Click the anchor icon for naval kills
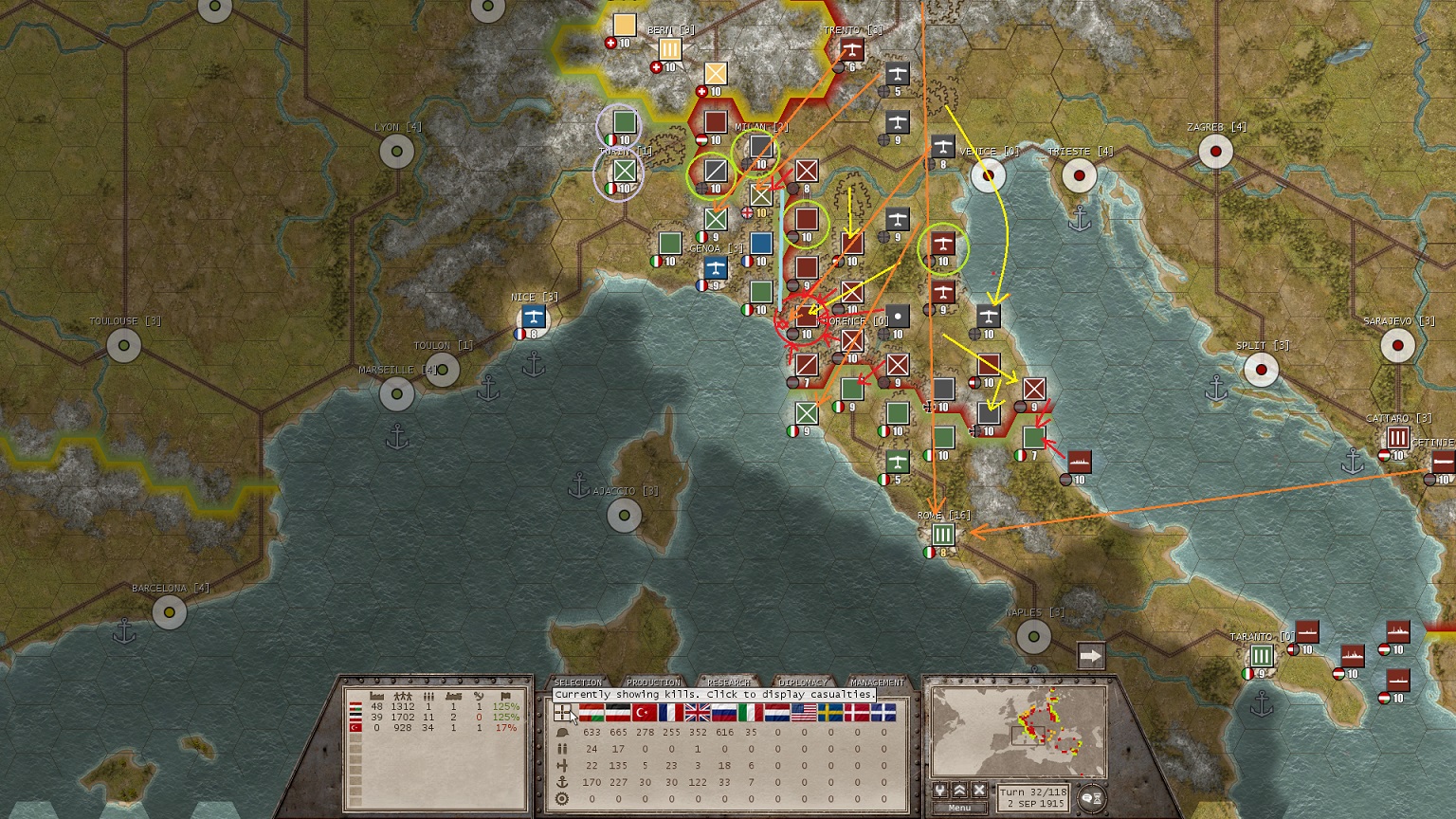Image resolution: width=1456 pixels, height=819 pixels. coord(562,780)
